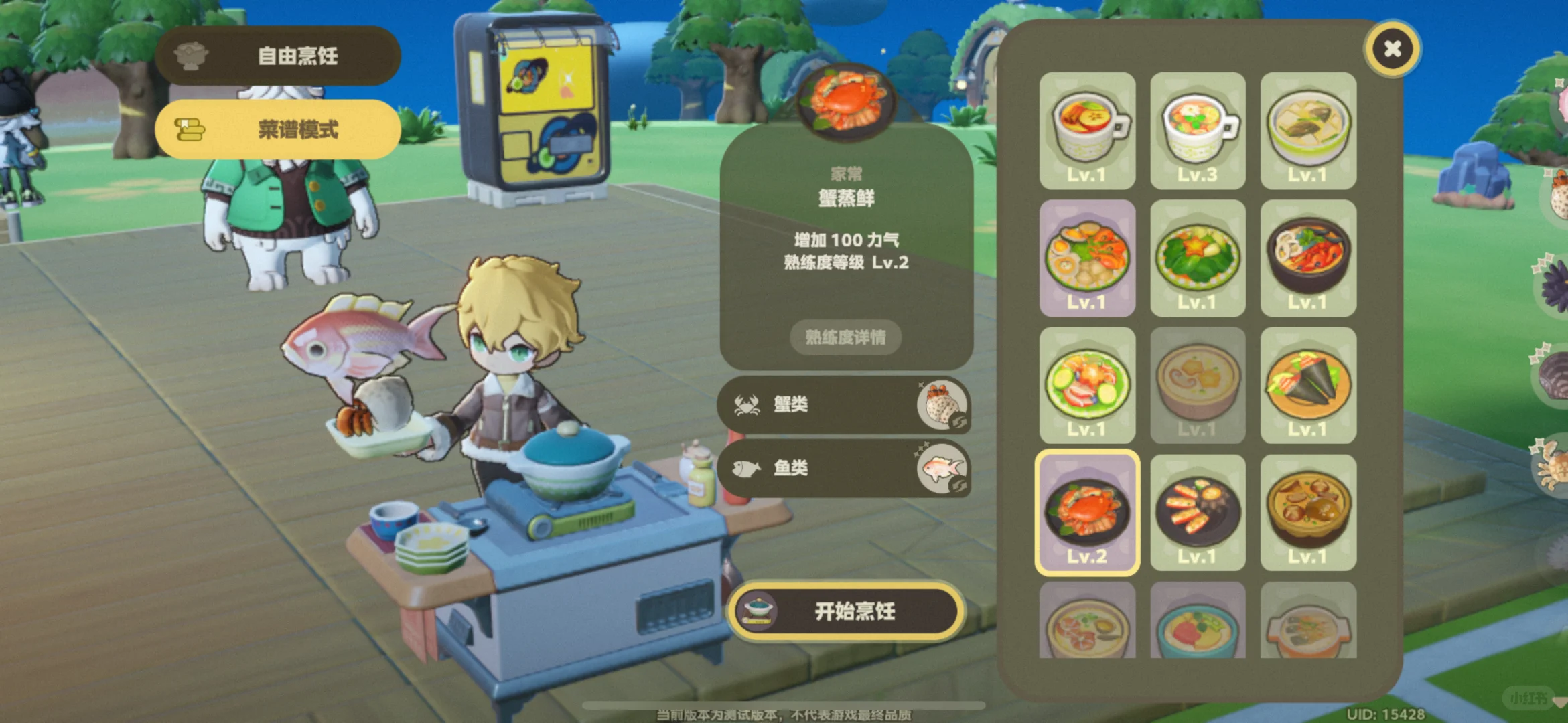Switch to 菜谱模式 mode
Image resolution: width=1568 pixels, height=723 pixels.
pos(277,129)
